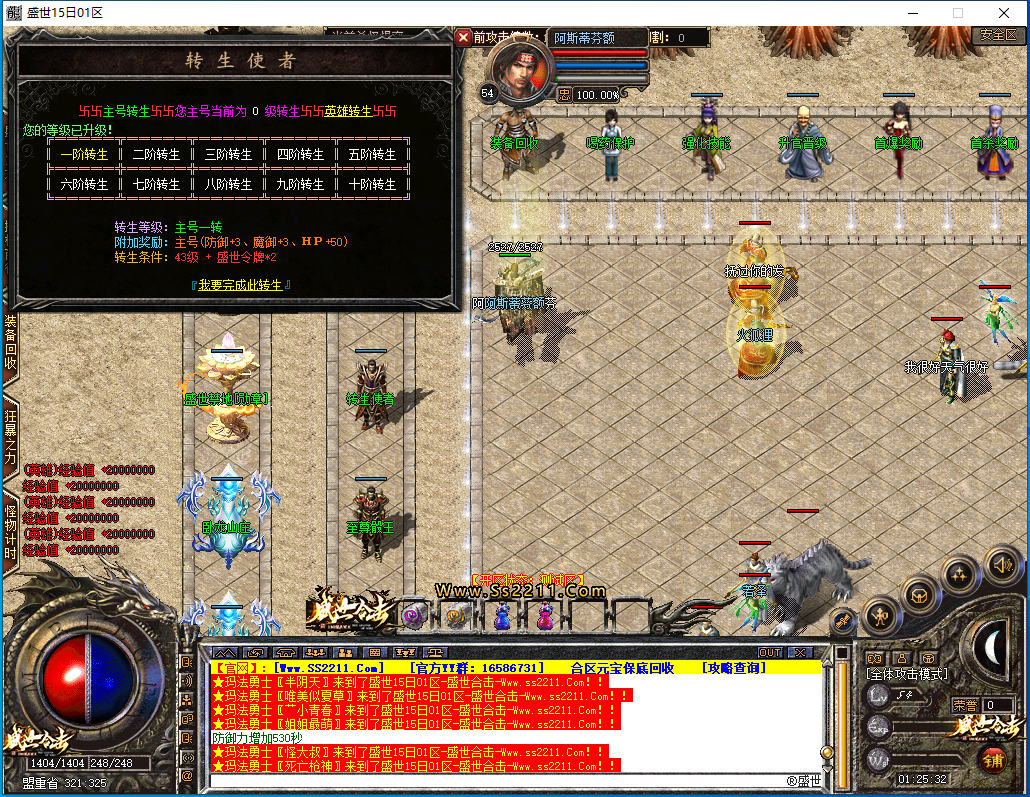Switch to the 狂暴之力 side tab
The image size is (1030, 797).
(10, 431)
